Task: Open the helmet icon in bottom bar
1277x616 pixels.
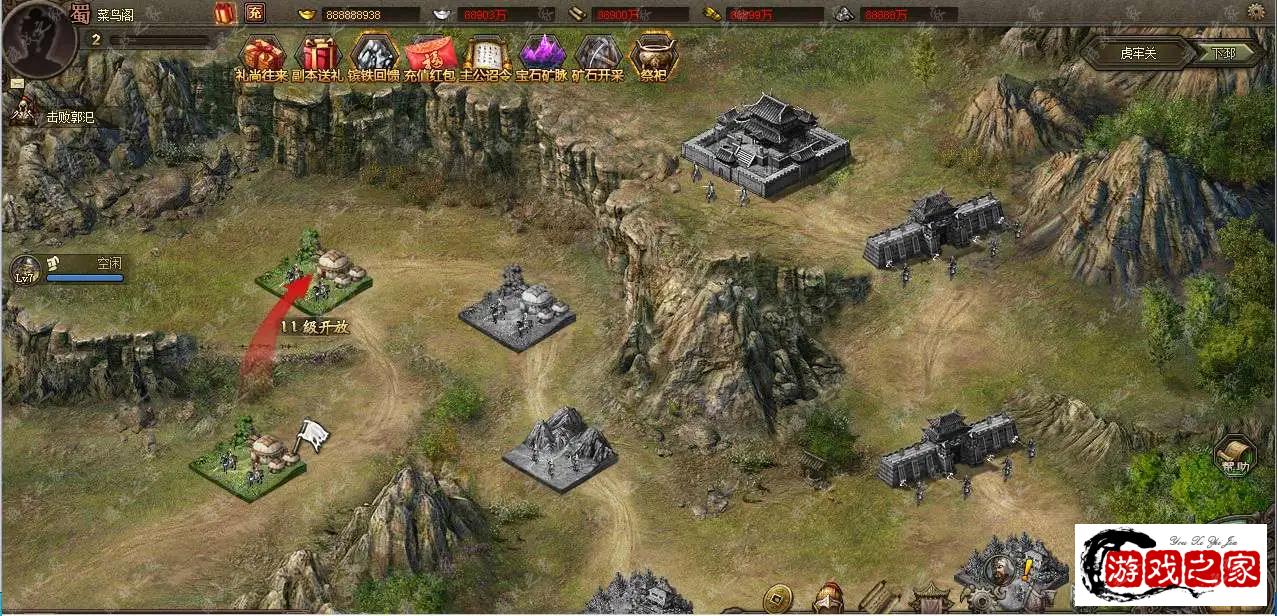Action: (x=827, y=599)
